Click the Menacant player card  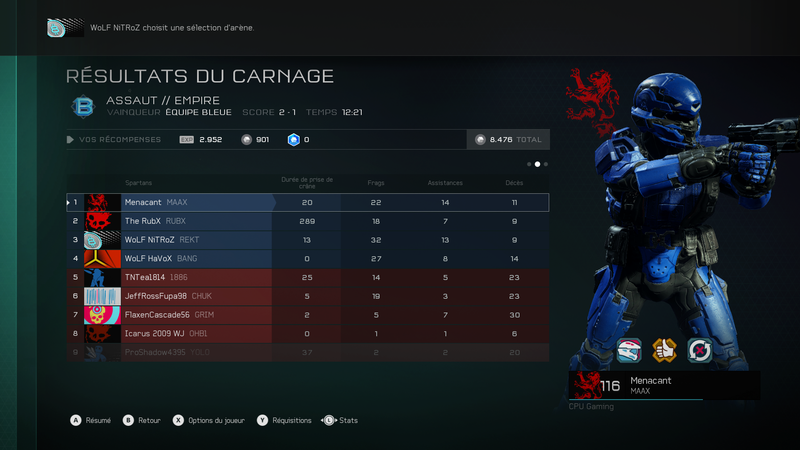(x=664, y=385)
